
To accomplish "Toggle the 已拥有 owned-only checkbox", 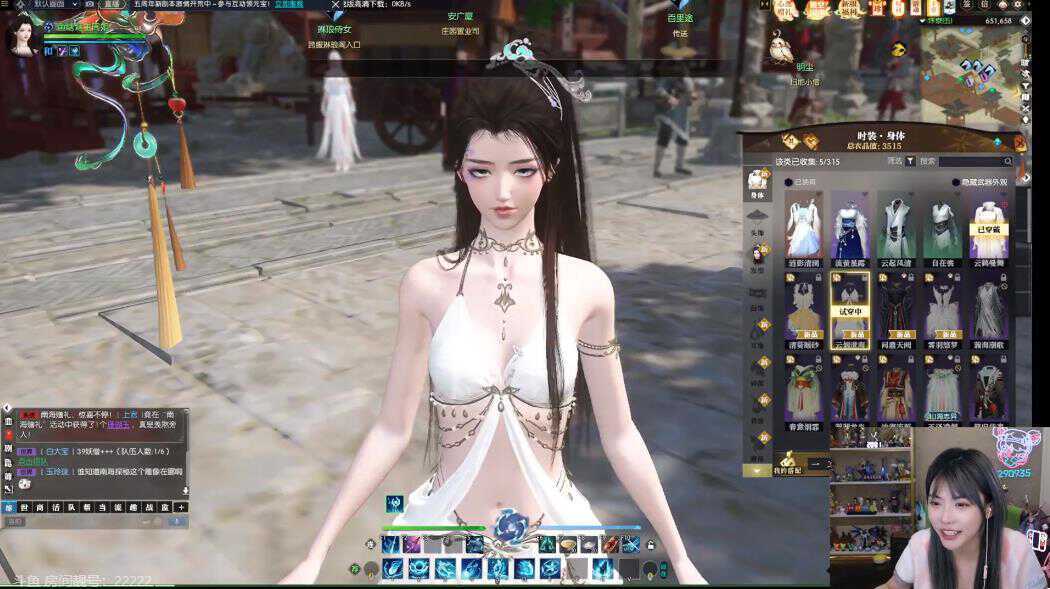I will 789,182.
